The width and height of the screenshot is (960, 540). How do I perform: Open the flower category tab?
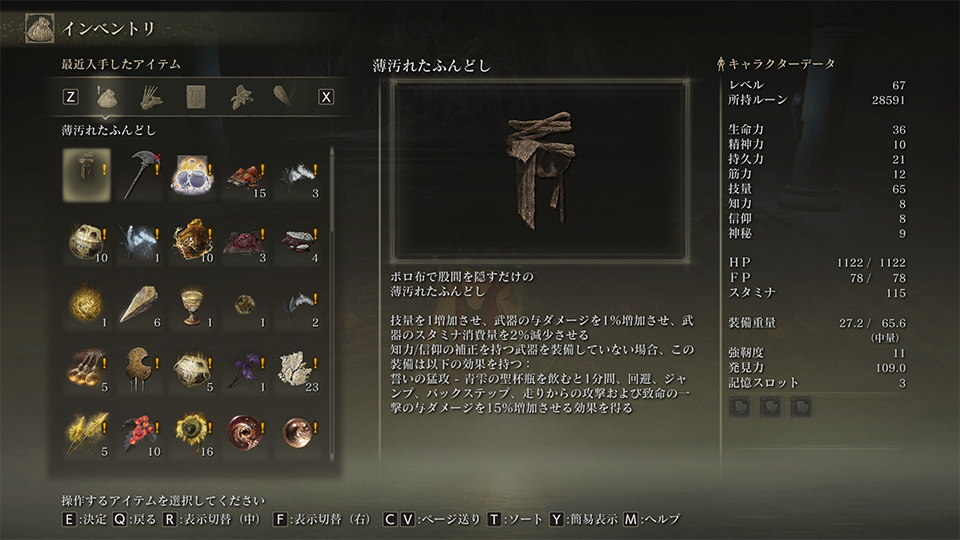(x=239, y=97)
